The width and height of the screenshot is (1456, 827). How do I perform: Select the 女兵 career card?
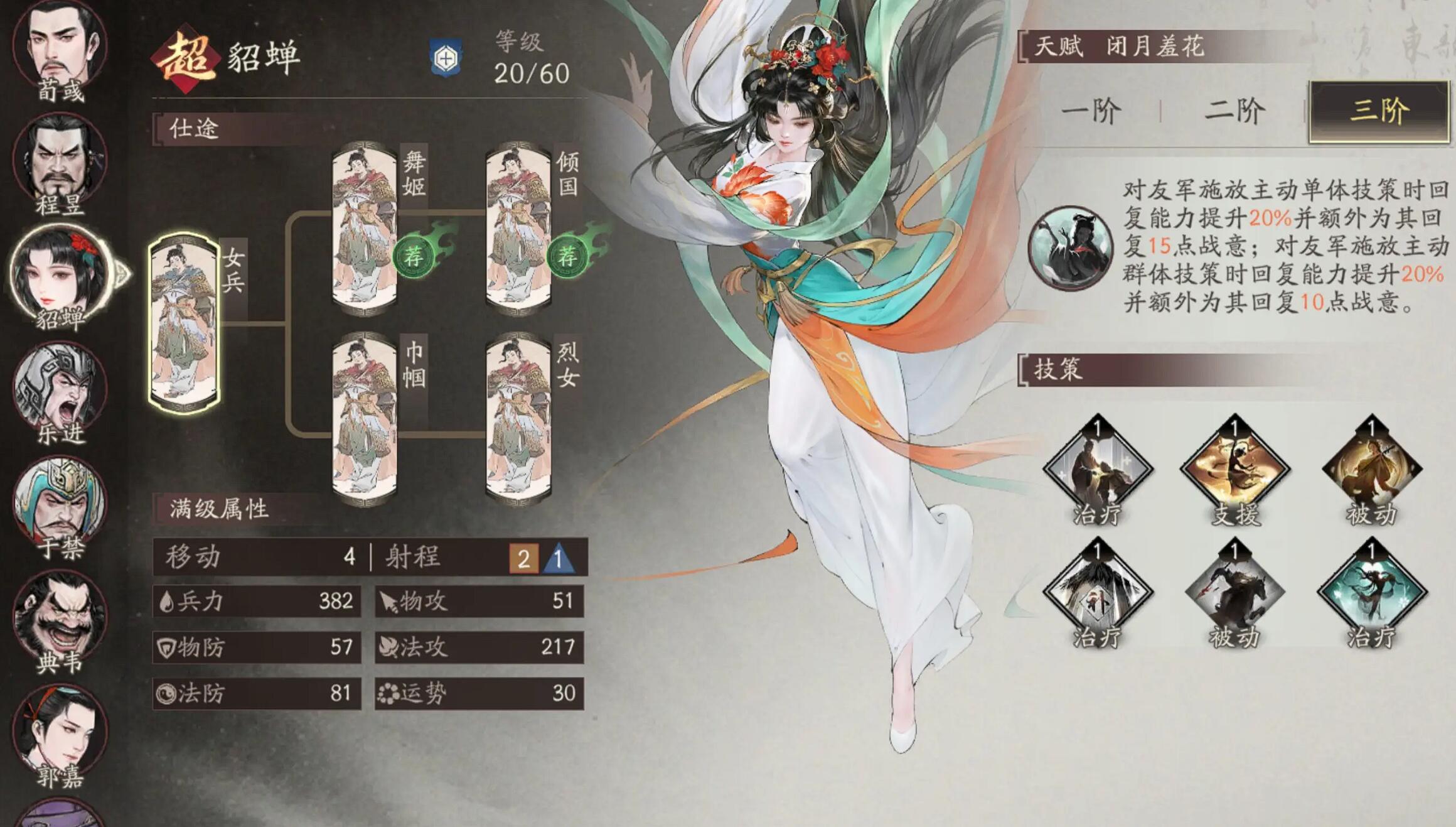coord(184,323)
